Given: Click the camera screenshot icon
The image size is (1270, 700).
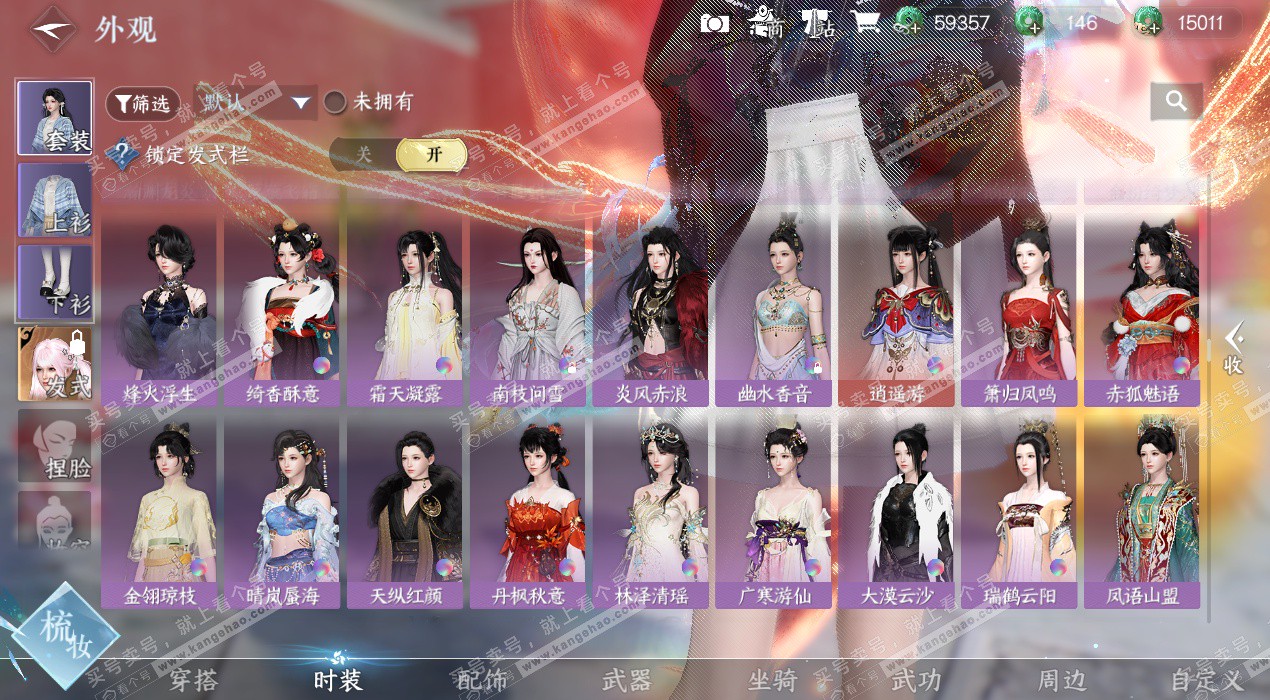Looking at the screenshot, I should (714, 24).
